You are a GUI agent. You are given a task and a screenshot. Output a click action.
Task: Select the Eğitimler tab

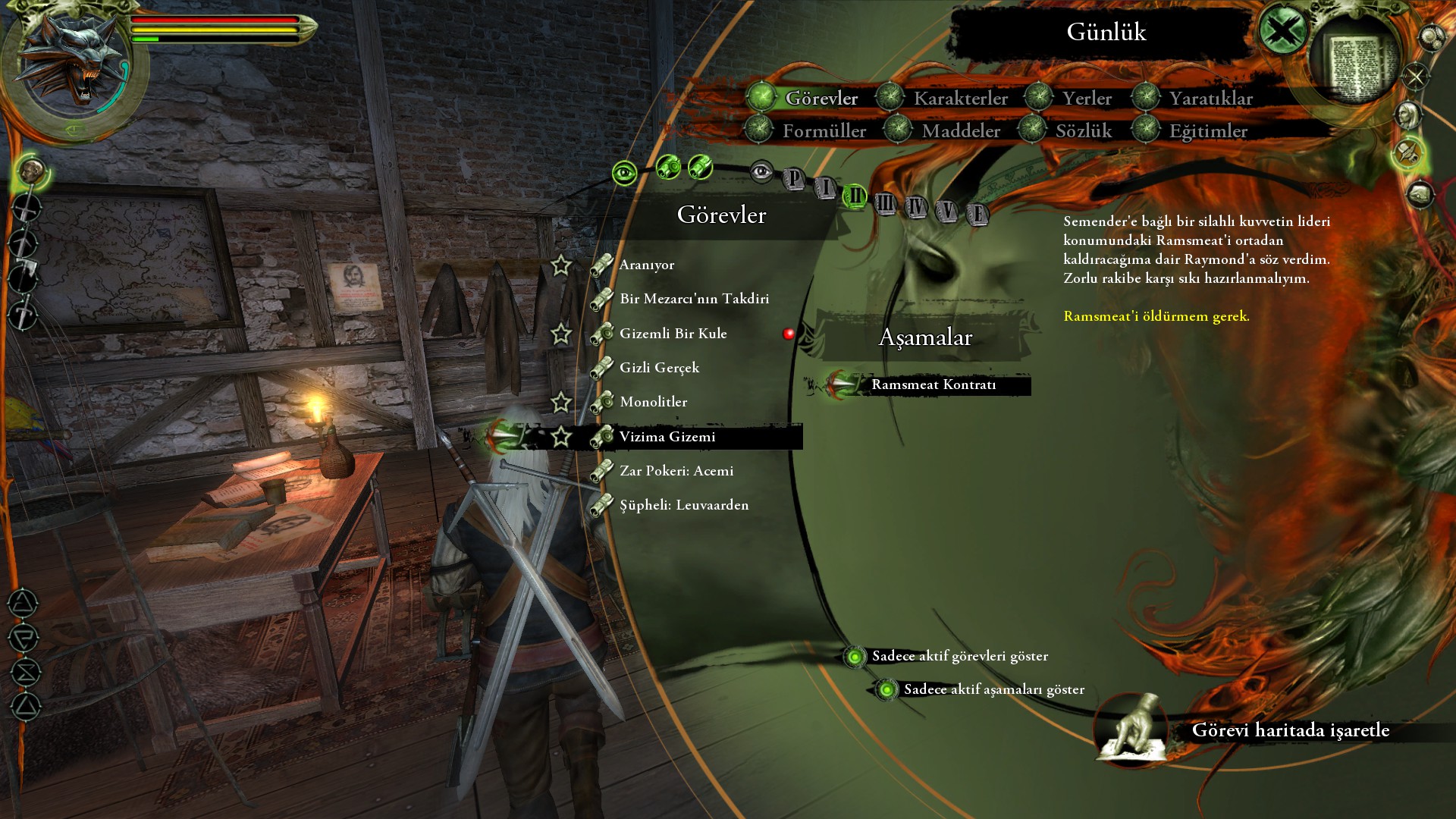(x=1207, y=131)
